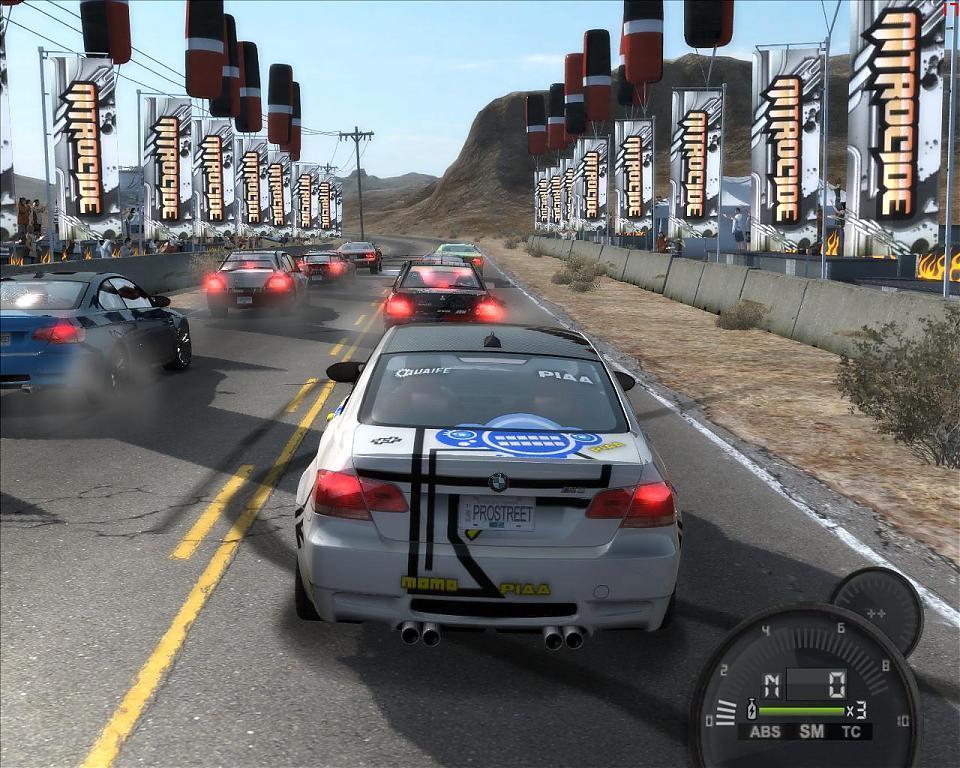The width and height of the screenshot is (960, 768).
Task: Toggle the SM stability management indicator
Action: [811, 731]
